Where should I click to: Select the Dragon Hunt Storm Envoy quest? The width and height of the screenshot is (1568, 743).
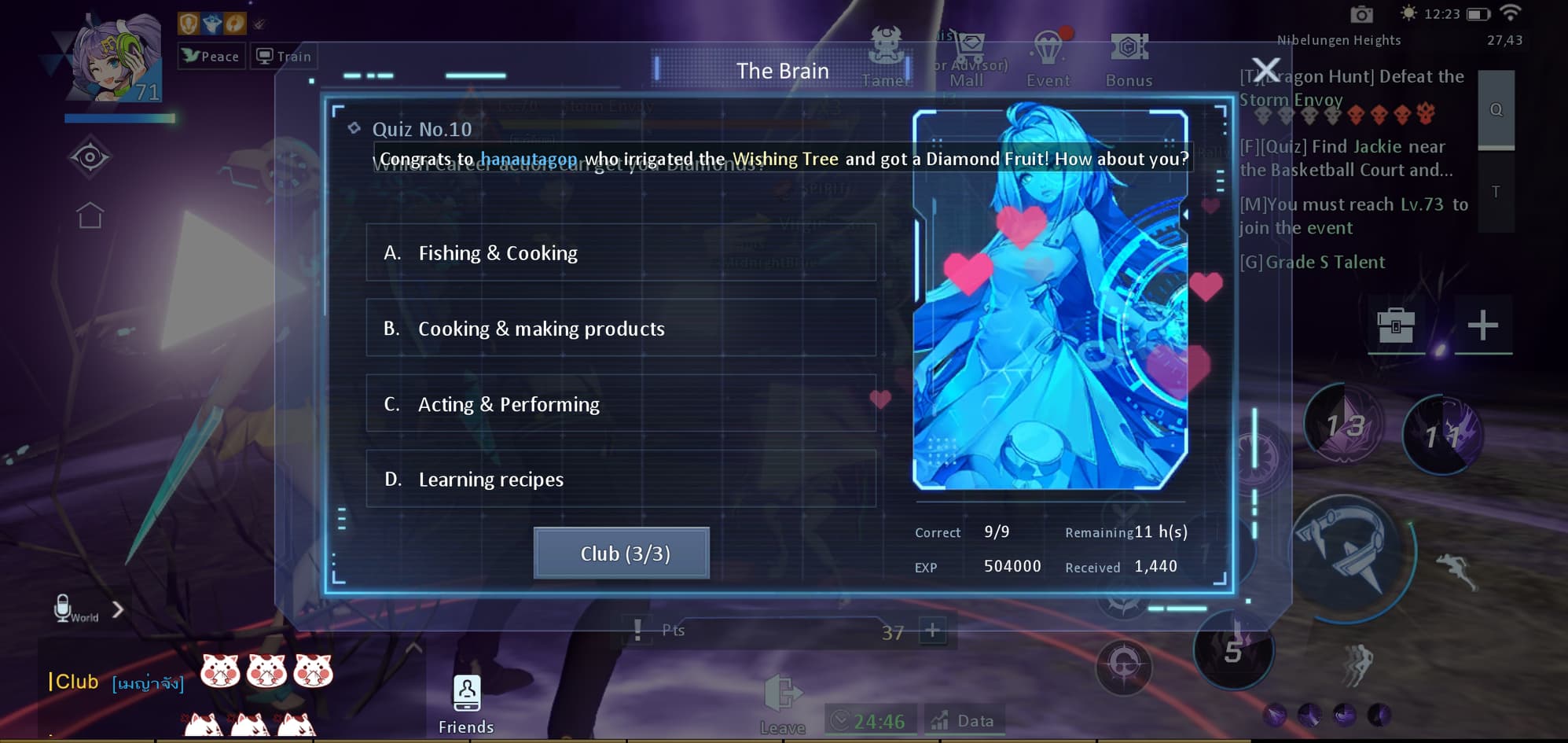(1351, 88)
